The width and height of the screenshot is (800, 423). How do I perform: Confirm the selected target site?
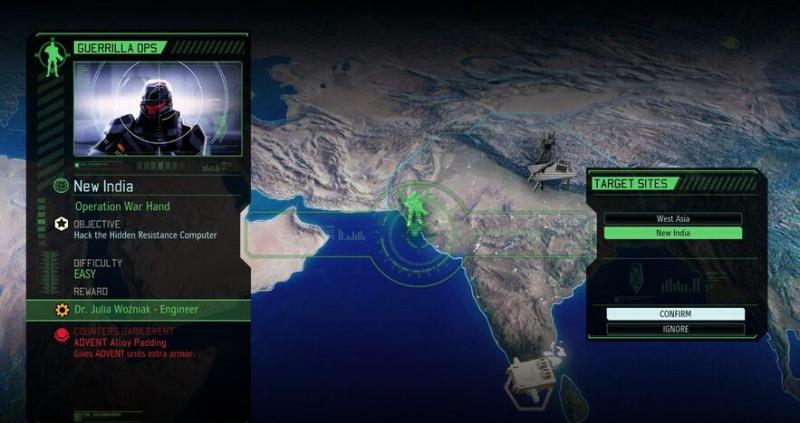coord(675,314)
